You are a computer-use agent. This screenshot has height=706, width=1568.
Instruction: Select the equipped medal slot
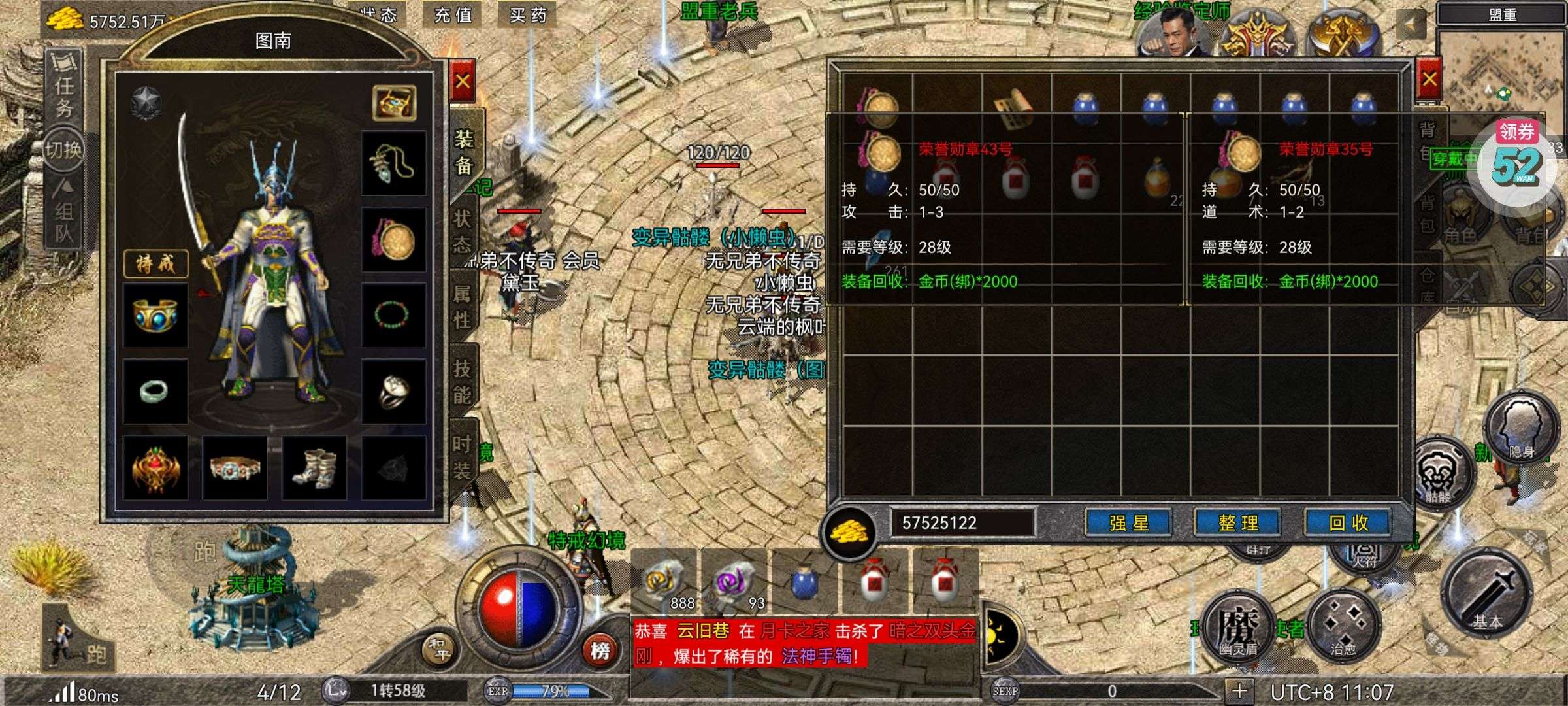393,239
